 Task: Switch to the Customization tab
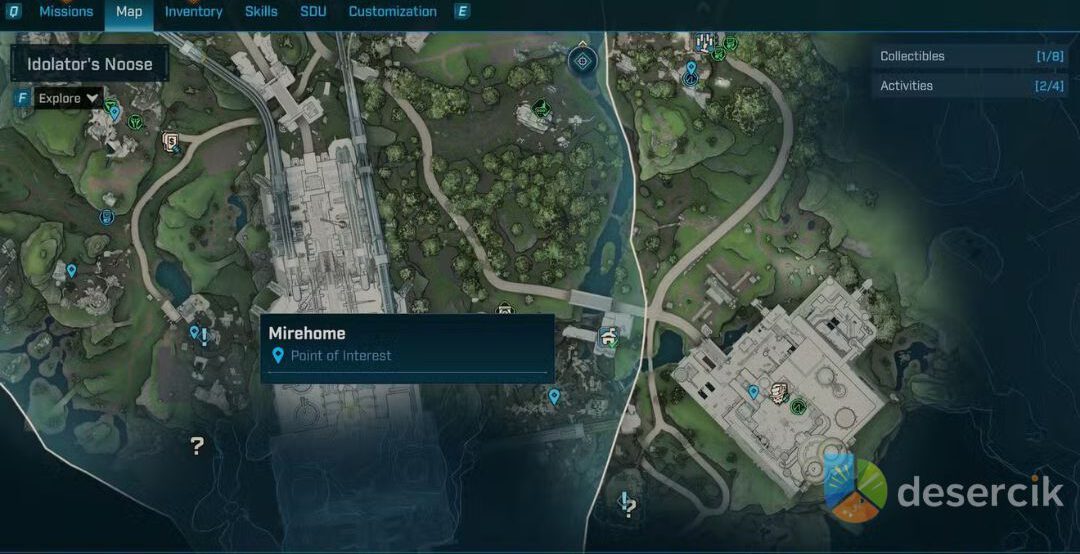[392, 12]
